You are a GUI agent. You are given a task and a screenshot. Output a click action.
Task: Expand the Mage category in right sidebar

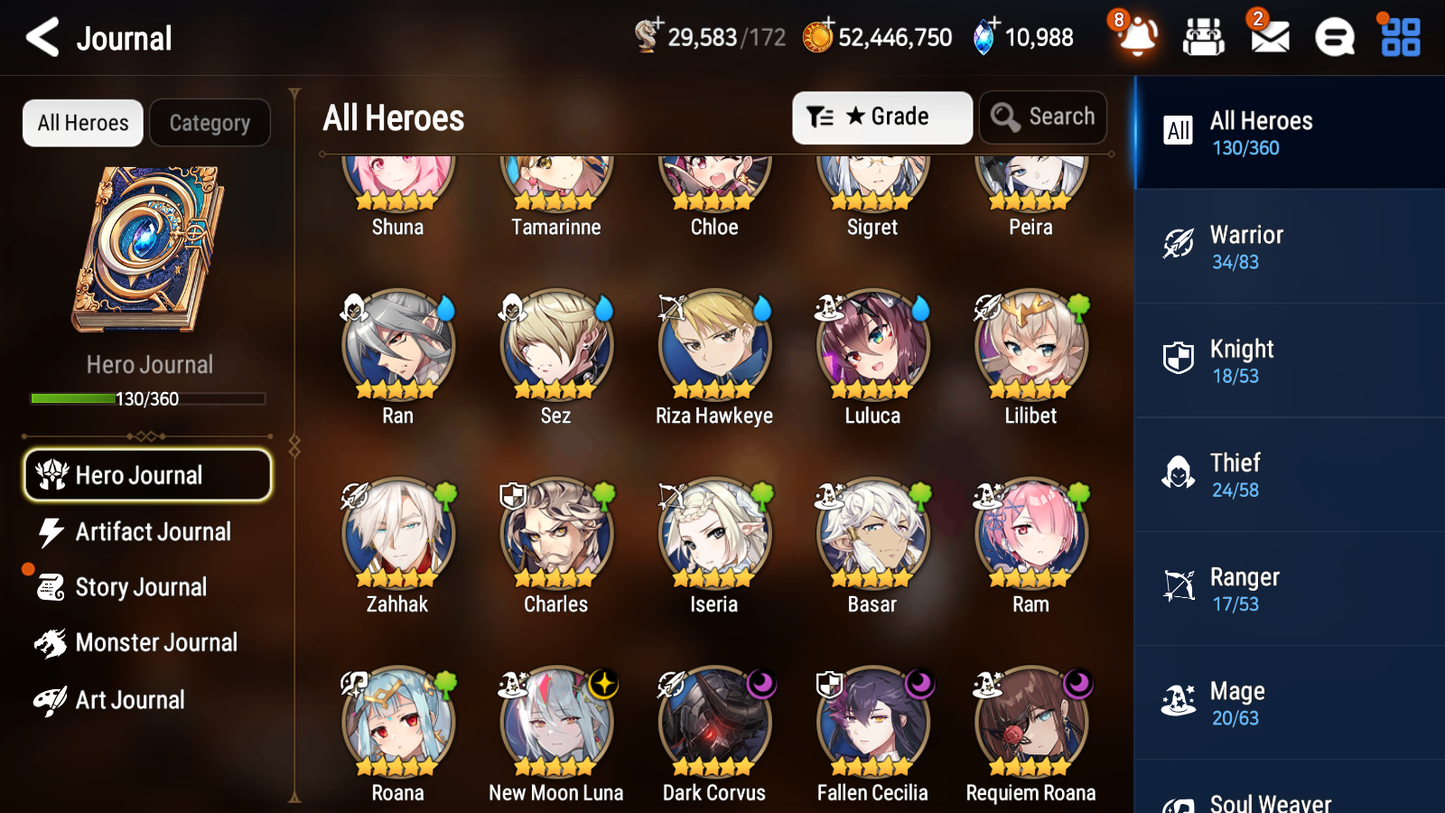1289,702
